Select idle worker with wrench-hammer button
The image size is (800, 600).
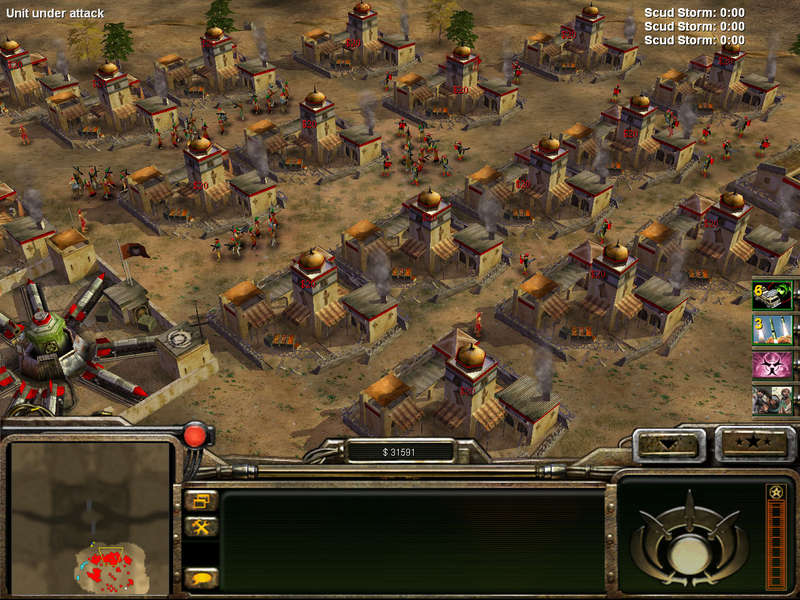click(x=201, y=526)
